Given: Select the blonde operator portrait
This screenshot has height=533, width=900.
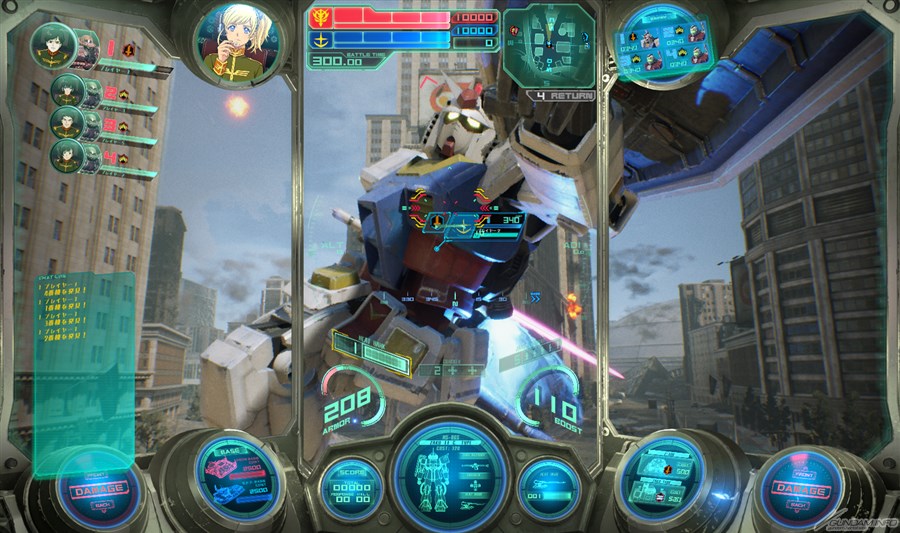Looking at the screenshot, I should click(236, 43).
